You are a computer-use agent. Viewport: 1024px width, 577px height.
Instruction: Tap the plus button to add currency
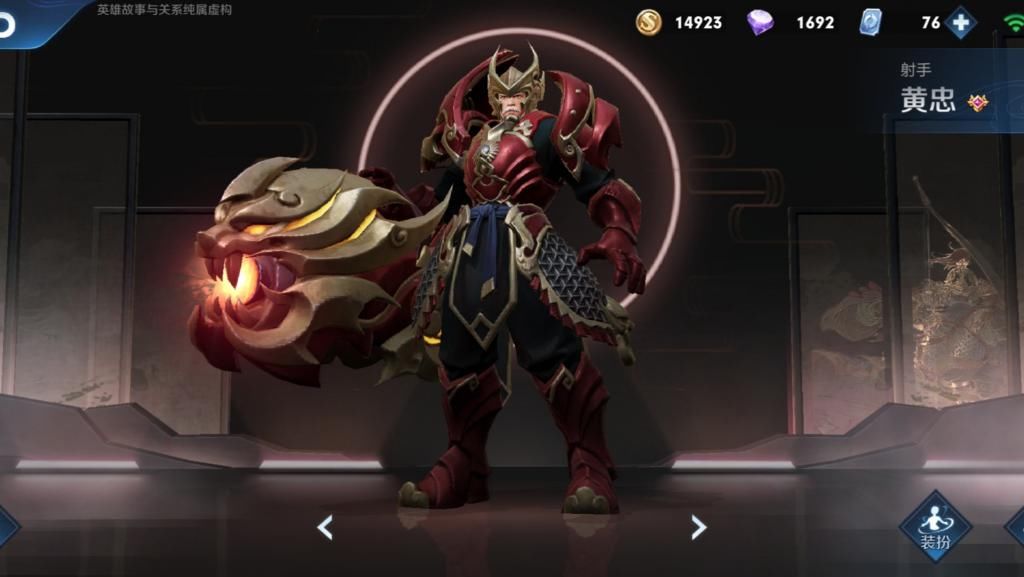tap(961, 22)
